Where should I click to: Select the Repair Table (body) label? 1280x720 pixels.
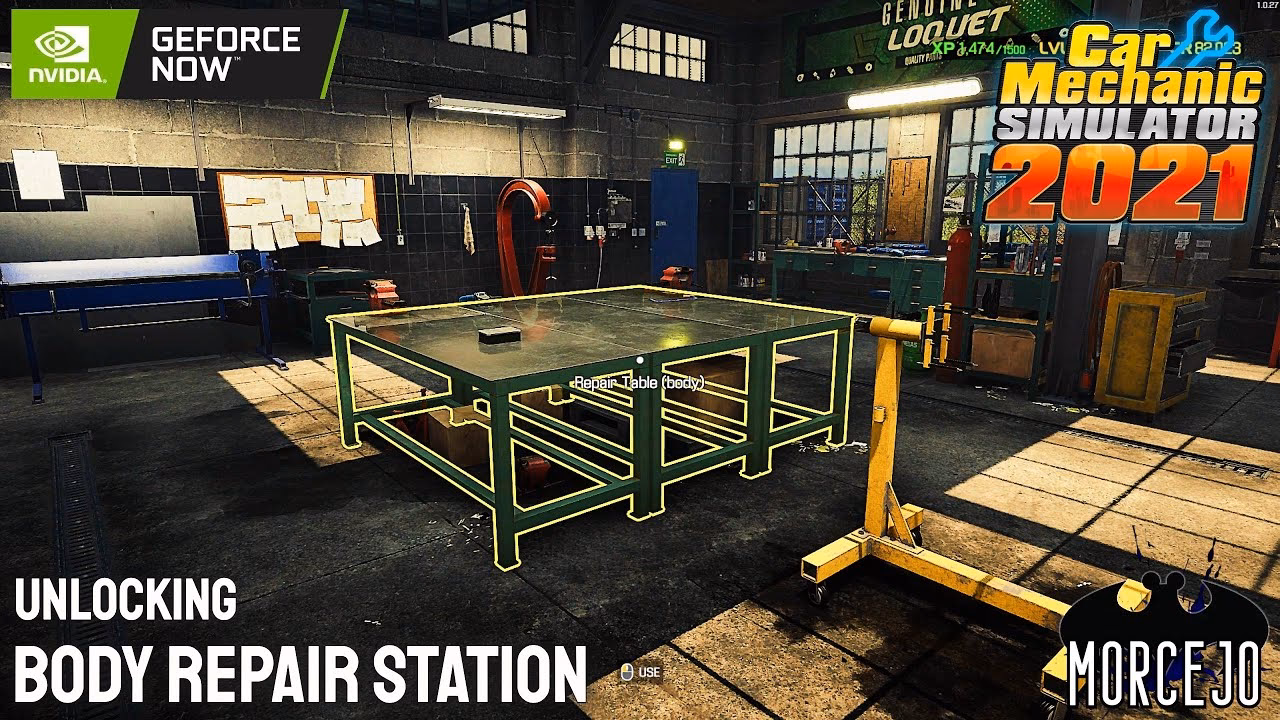coord(640,382)
